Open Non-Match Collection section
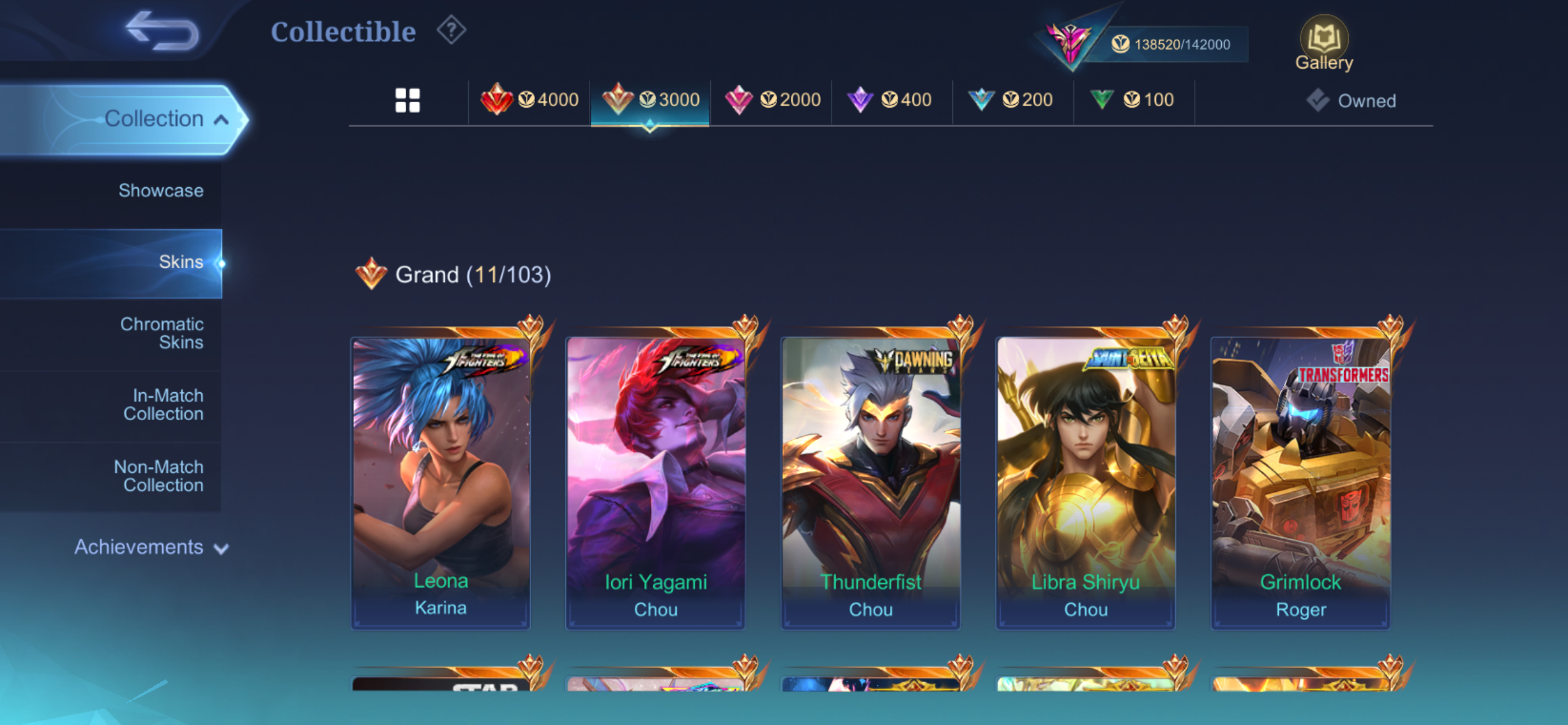 pos(159,476)
